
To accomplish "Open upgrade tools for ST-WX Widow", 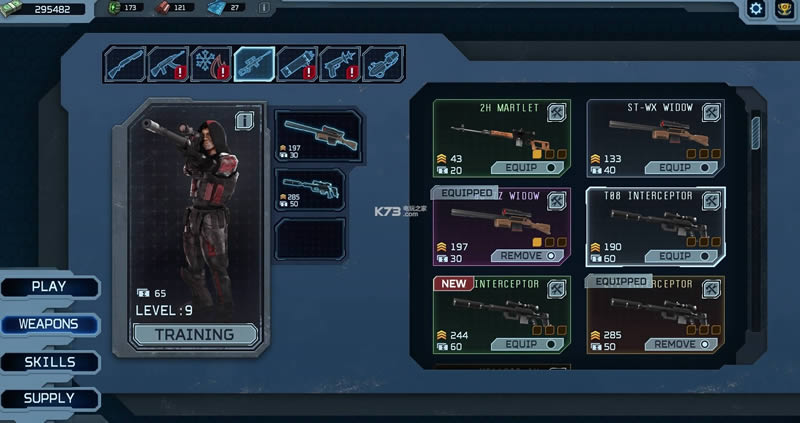I will (x=711, y=113).
